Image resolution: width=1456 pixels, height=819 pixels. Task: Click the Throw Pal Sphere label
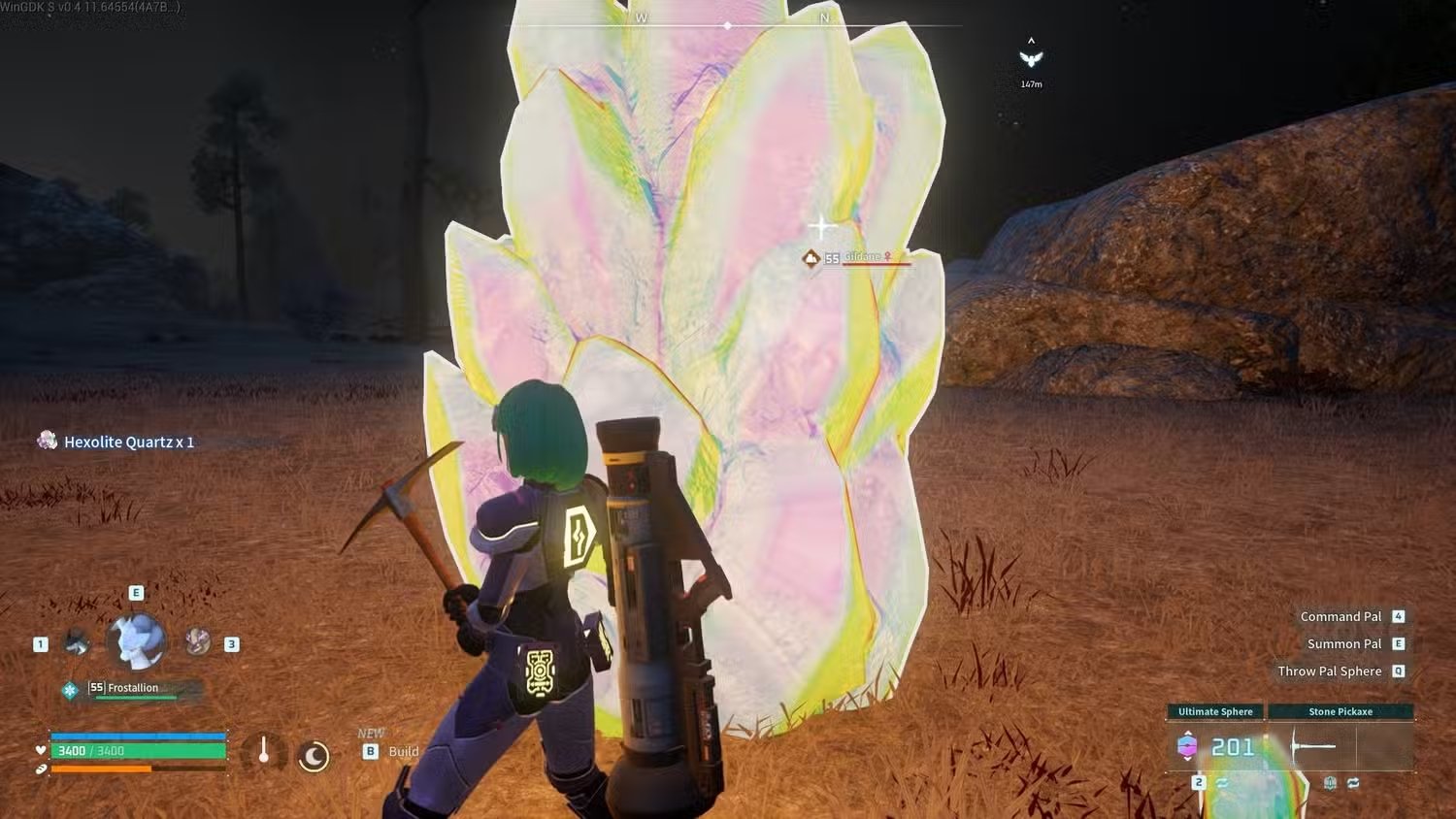click(1329, 671)
